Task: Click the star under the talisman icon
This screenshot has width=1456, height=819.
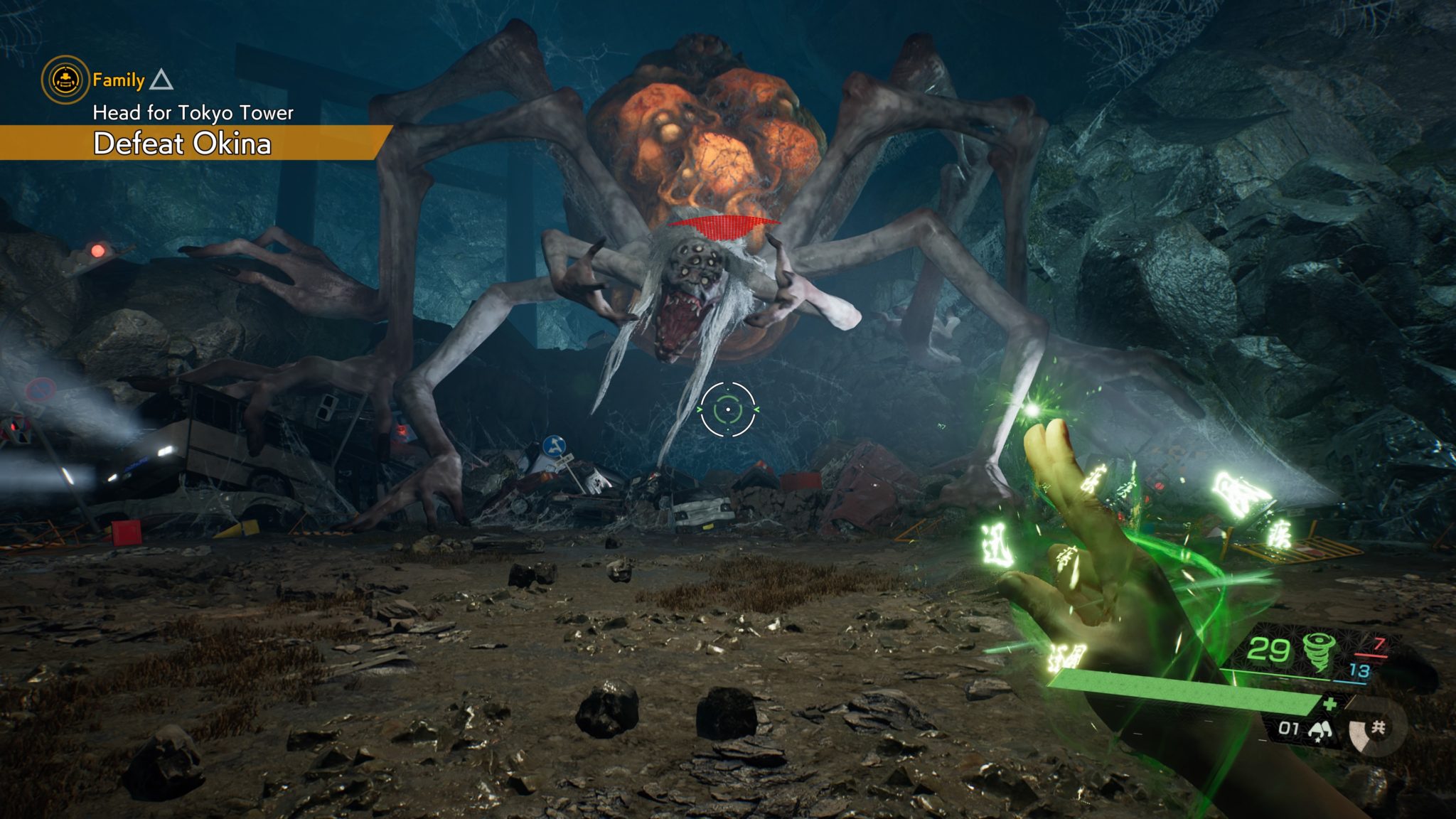Action: 1318,741
